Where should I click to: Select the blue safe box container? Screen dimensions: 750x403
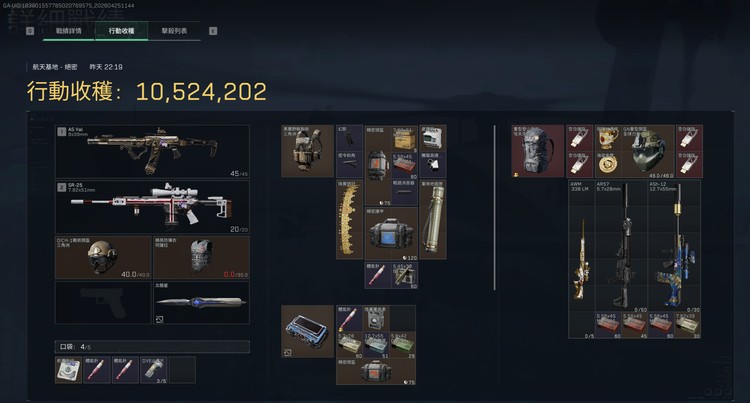(307, 331)
